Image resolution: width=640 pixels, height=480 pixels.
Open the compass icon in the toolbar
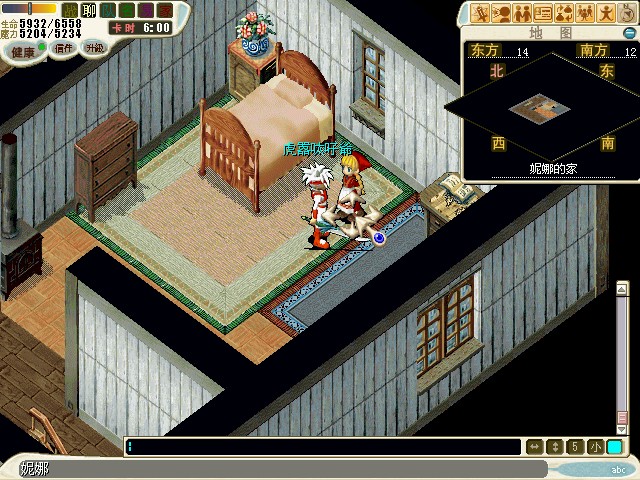[x=625, y=13]
